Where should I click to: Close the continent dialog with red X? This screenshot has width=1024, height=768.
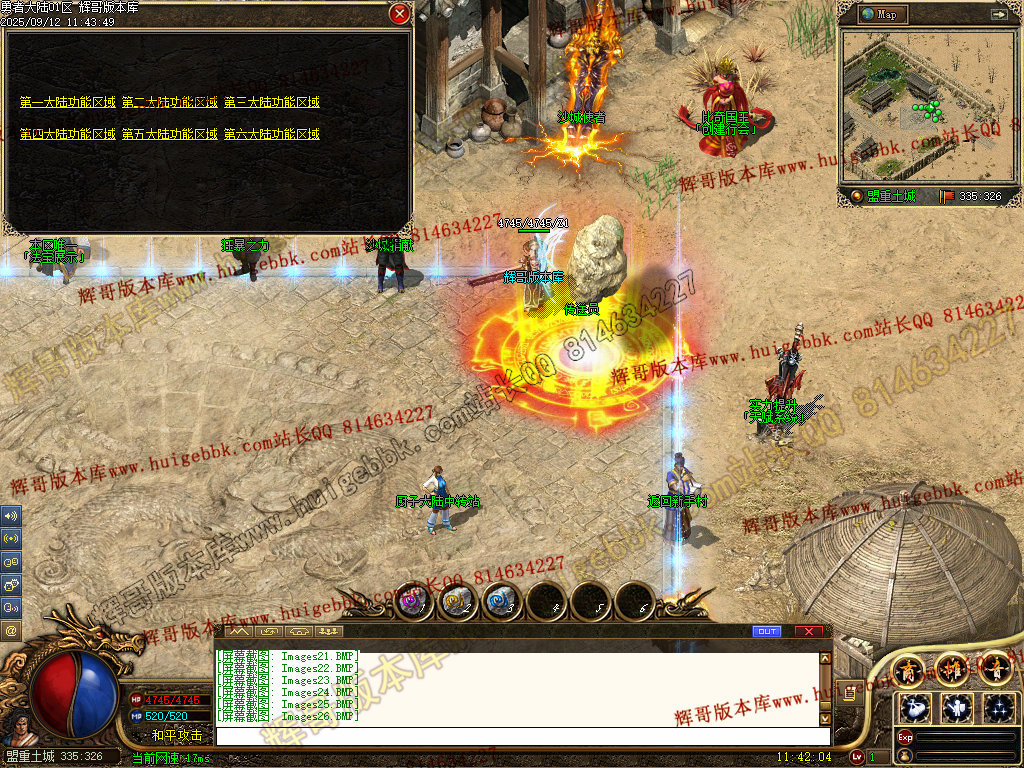[x=399, y=14]
